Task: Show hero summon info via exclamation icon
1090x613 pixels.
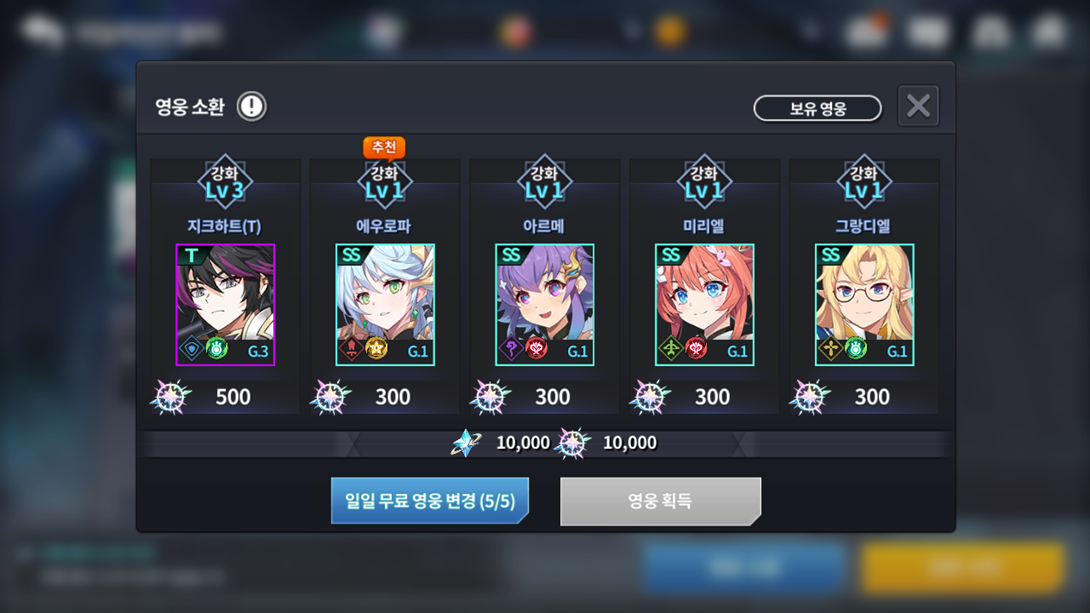Action: (251, 106)
